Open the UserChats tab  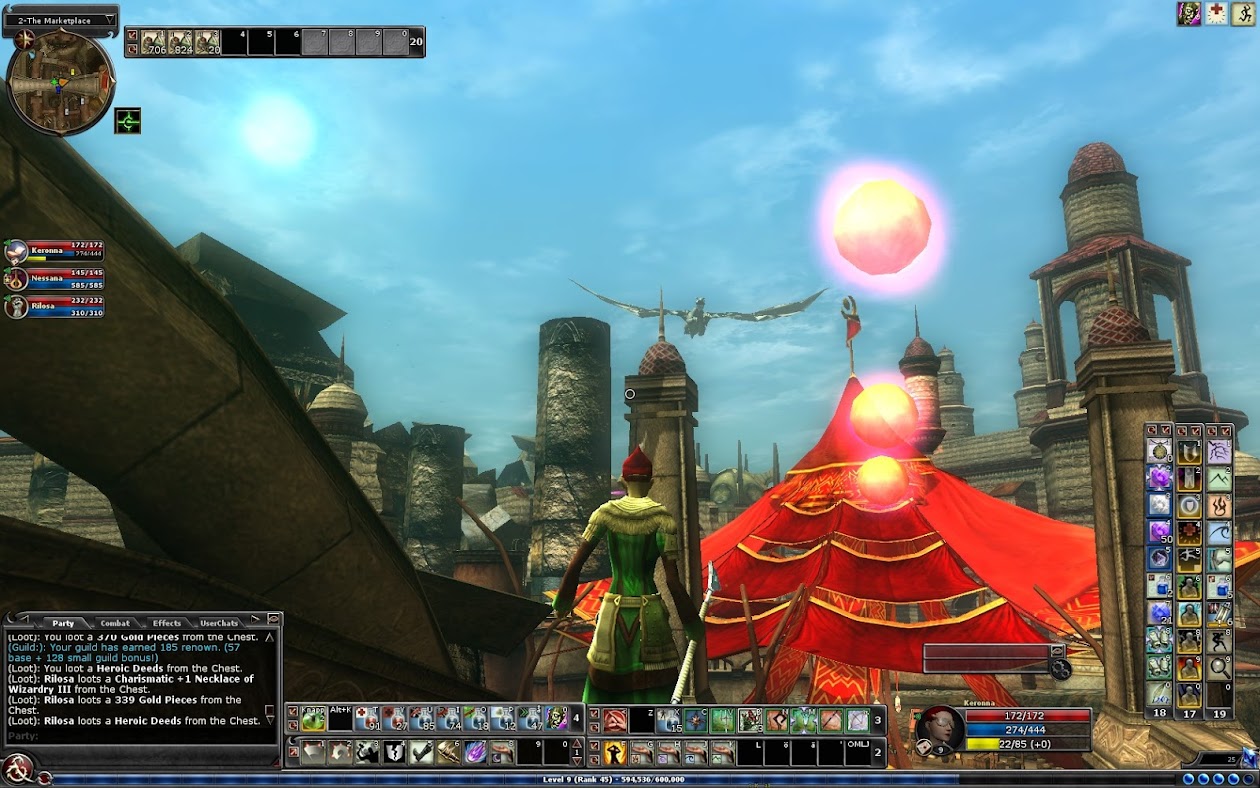pos(219,623)
